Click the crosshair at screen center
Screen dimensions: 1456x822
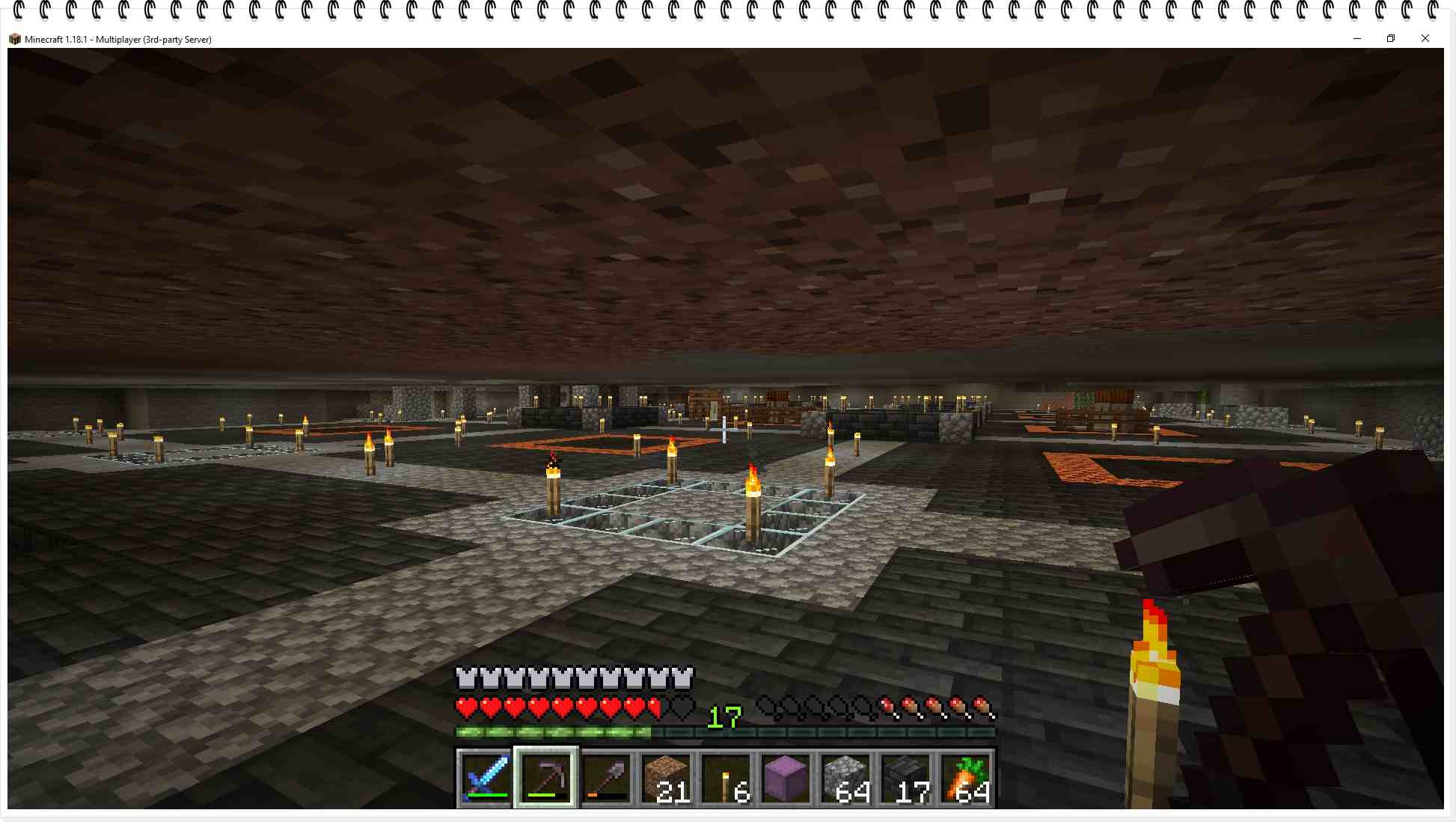(x=724, y=428)
